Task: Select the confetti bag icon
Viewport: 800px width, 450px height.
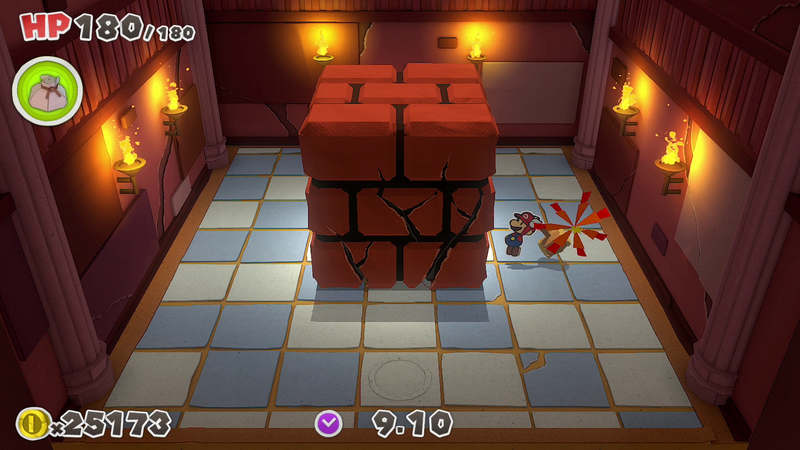Action: 46,91
